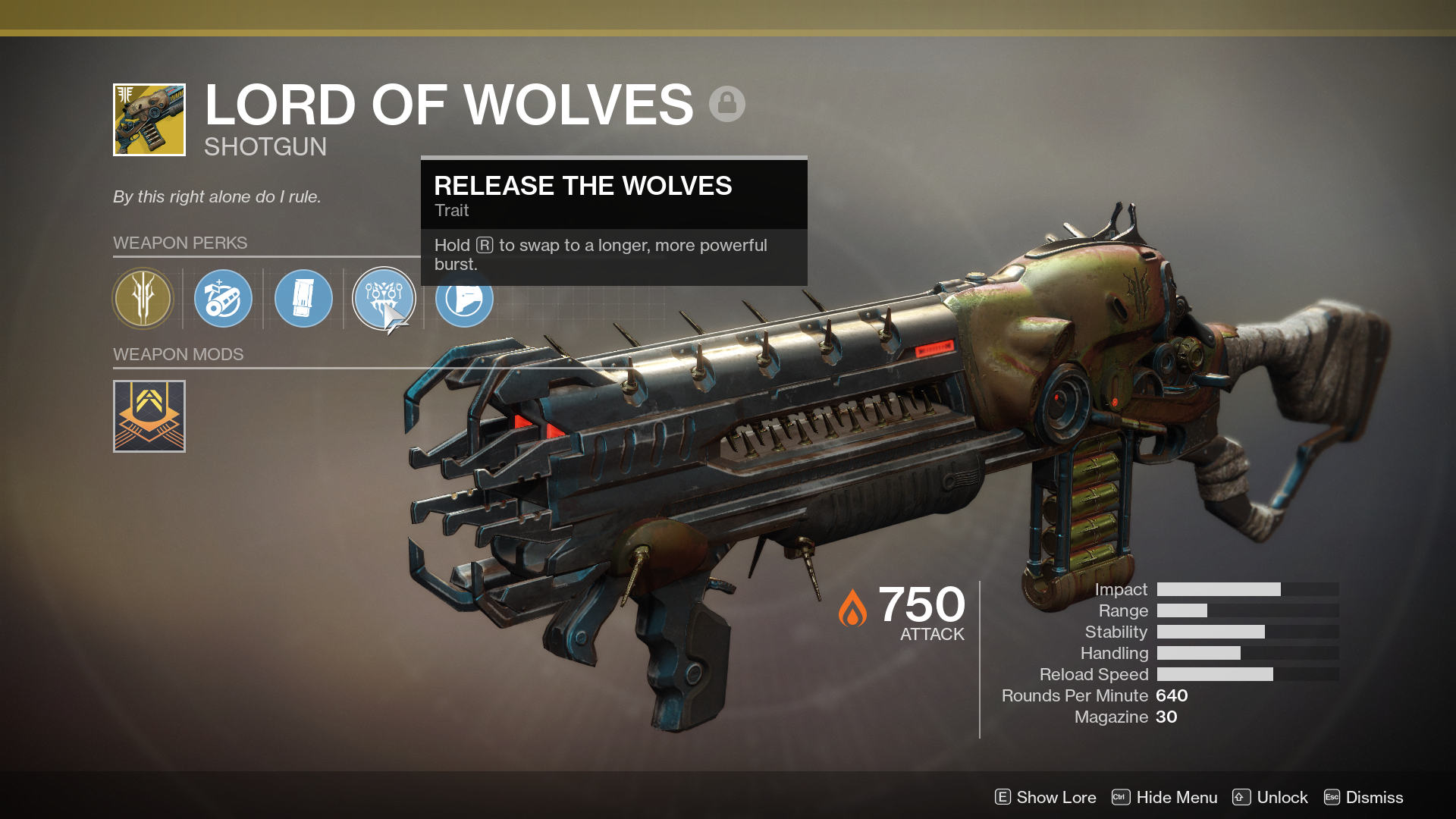Unlock the weapon using the Unlock control
Viewport: 1456px width, 819px height.
1283,797
